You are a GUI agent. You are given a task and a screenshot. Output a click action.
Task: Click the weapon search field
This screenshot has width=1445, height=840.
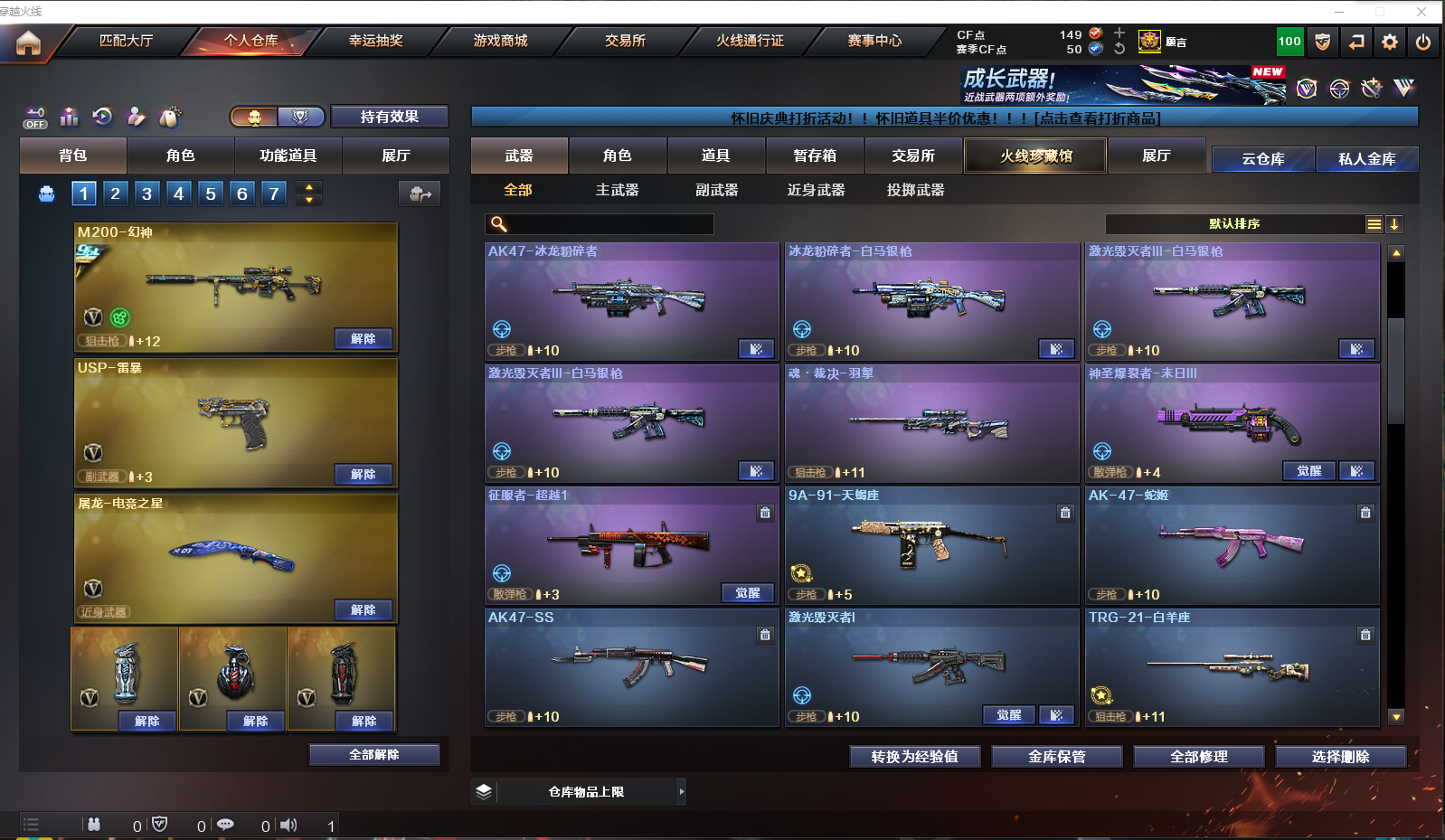(608, 224)
